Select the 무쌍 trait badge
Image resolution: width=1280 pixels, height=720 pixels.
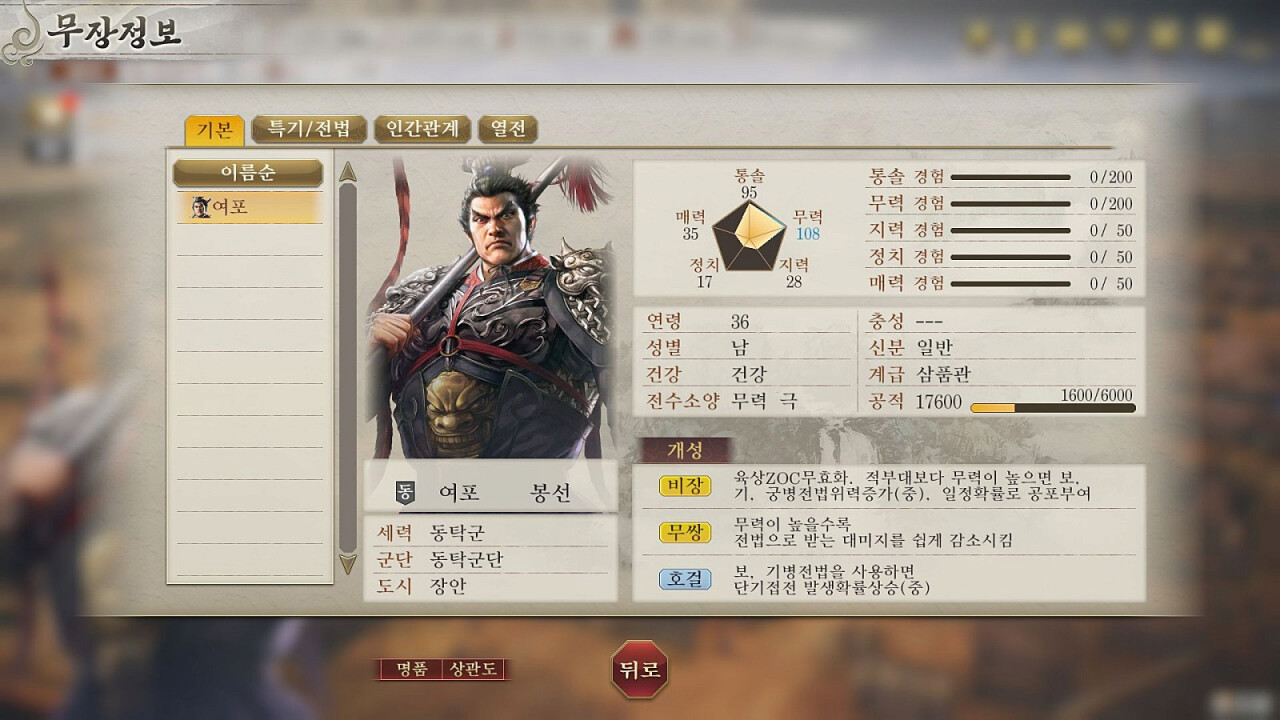pos(685,532)
